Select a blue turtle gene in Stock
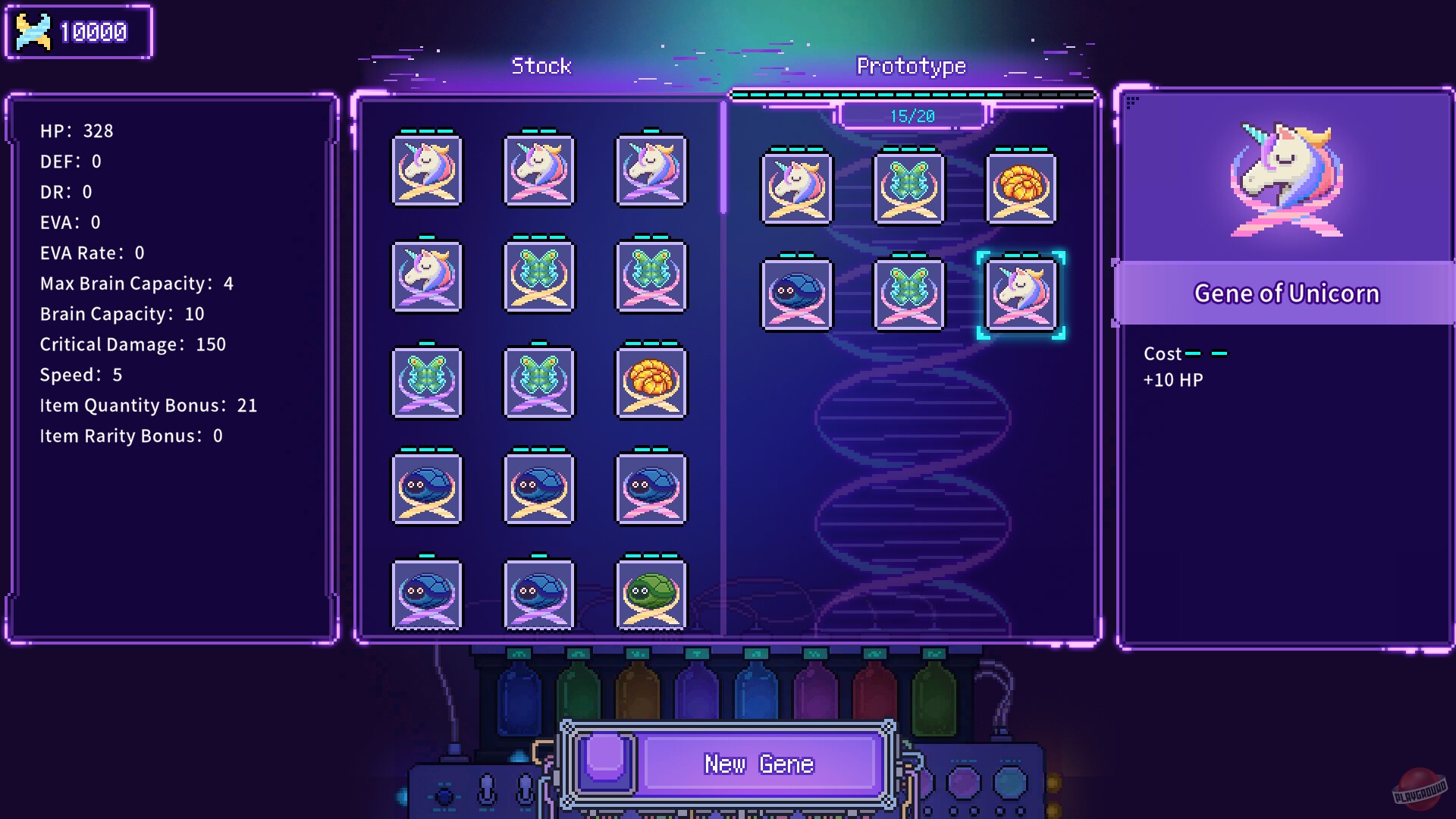Screen dimensions: 1456x819 click(x=425, y=489)
